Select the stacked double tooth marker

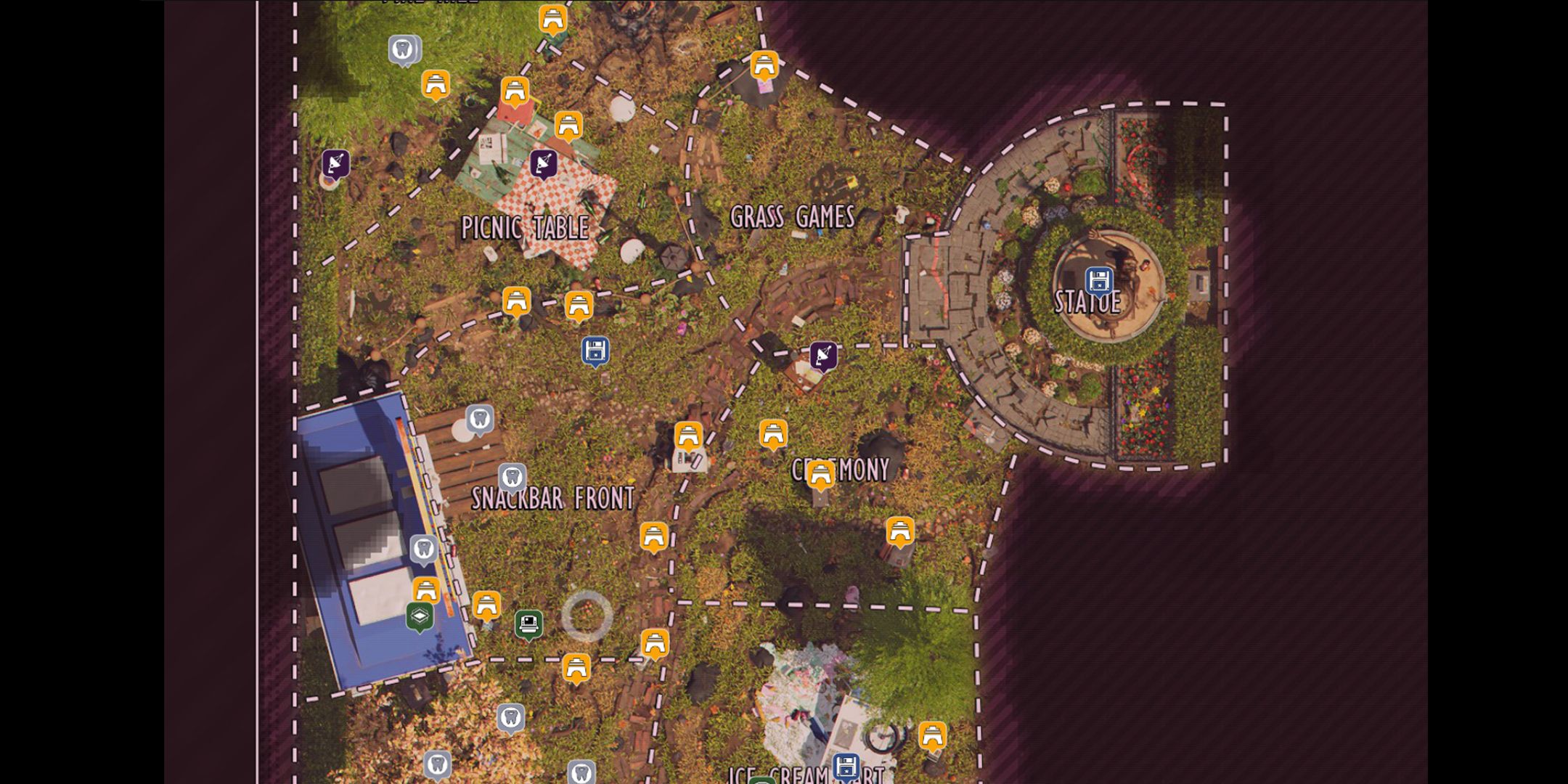pyautogui.click(x=404, y=50)
